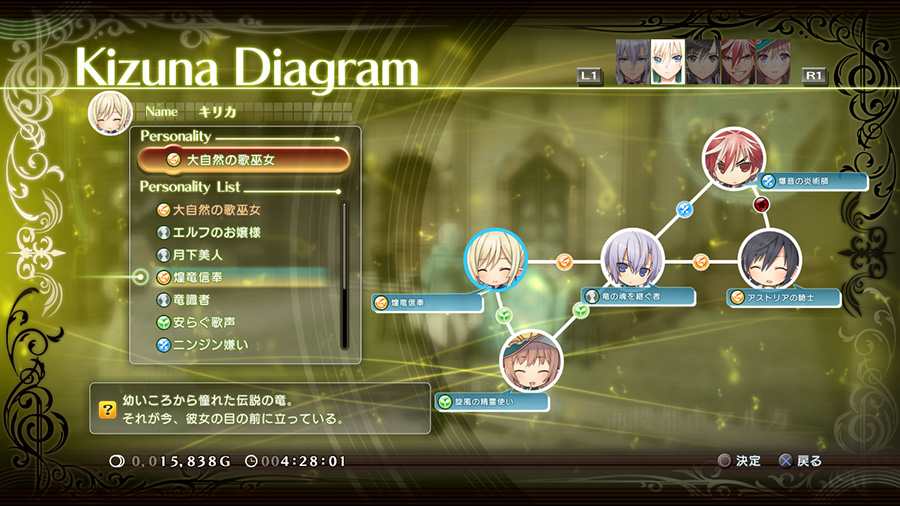The image size is (900, 506).
Task: Select the 月下美人 personality entry
Action: coord(197,255)
